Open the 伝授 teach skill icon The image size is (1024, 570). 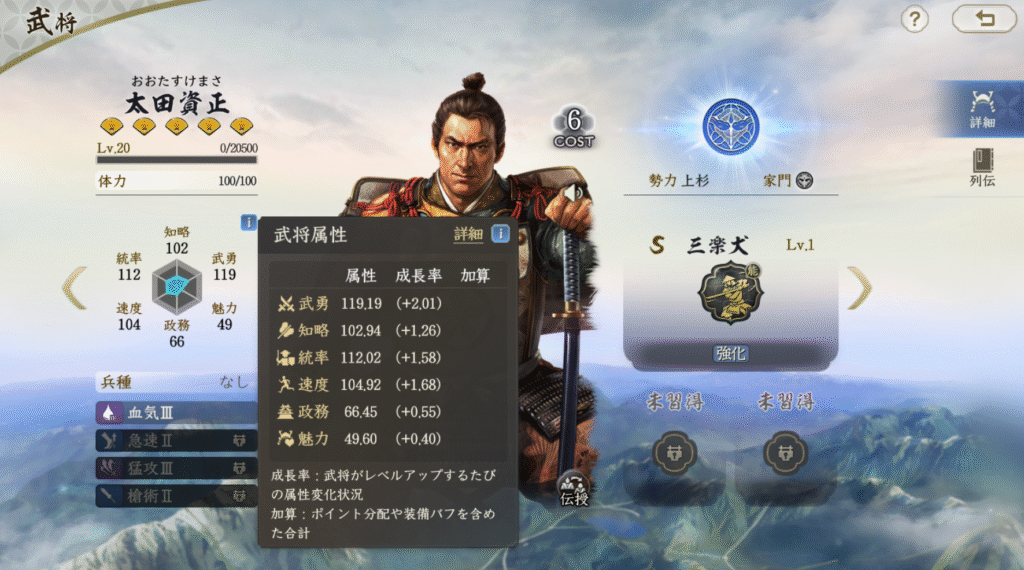[x=574, y=487]
